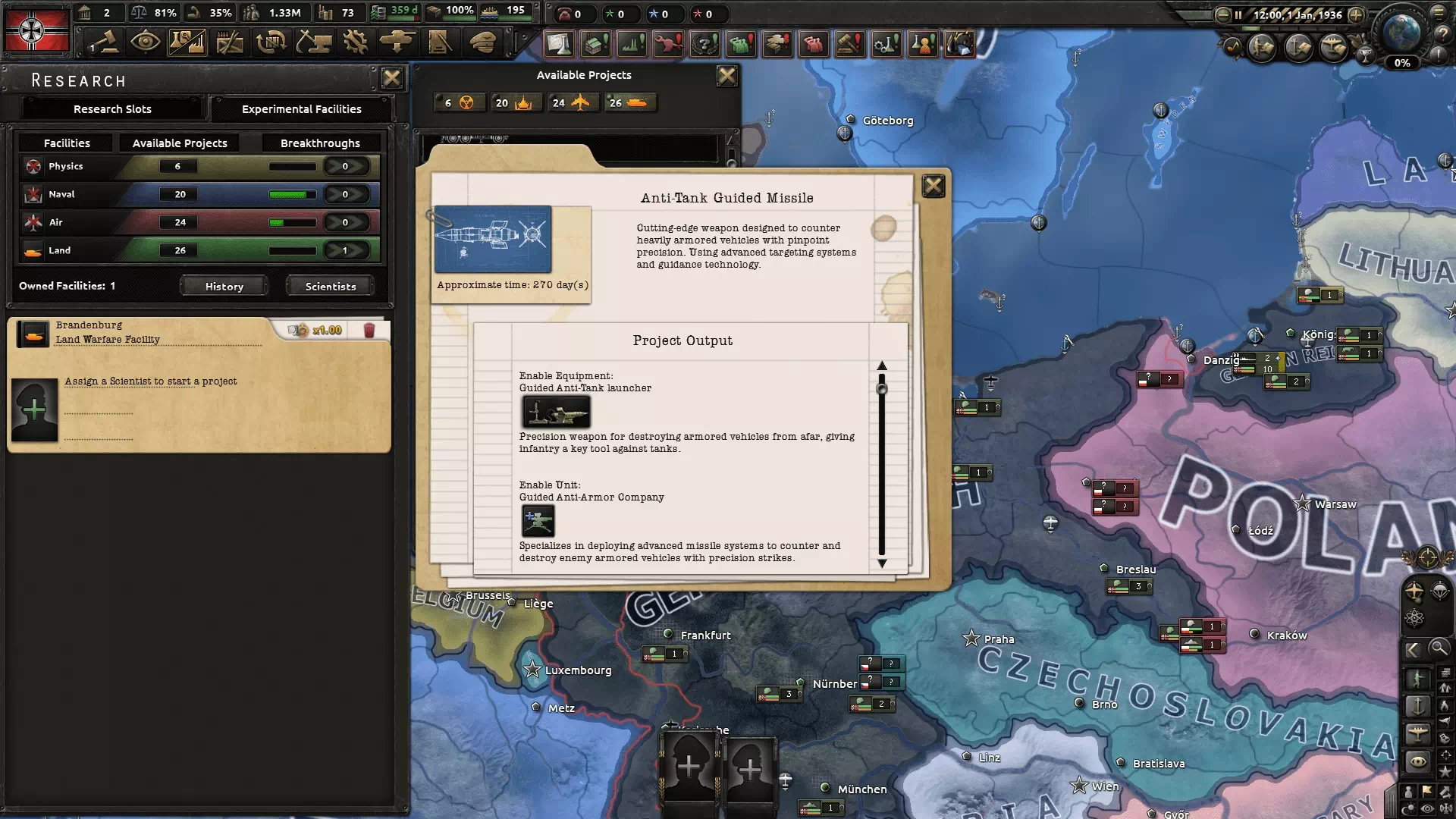The width and height of the screenshot is (1456, 819).
Task: Close the Available Projects window
Action: [x=726, y=75]
